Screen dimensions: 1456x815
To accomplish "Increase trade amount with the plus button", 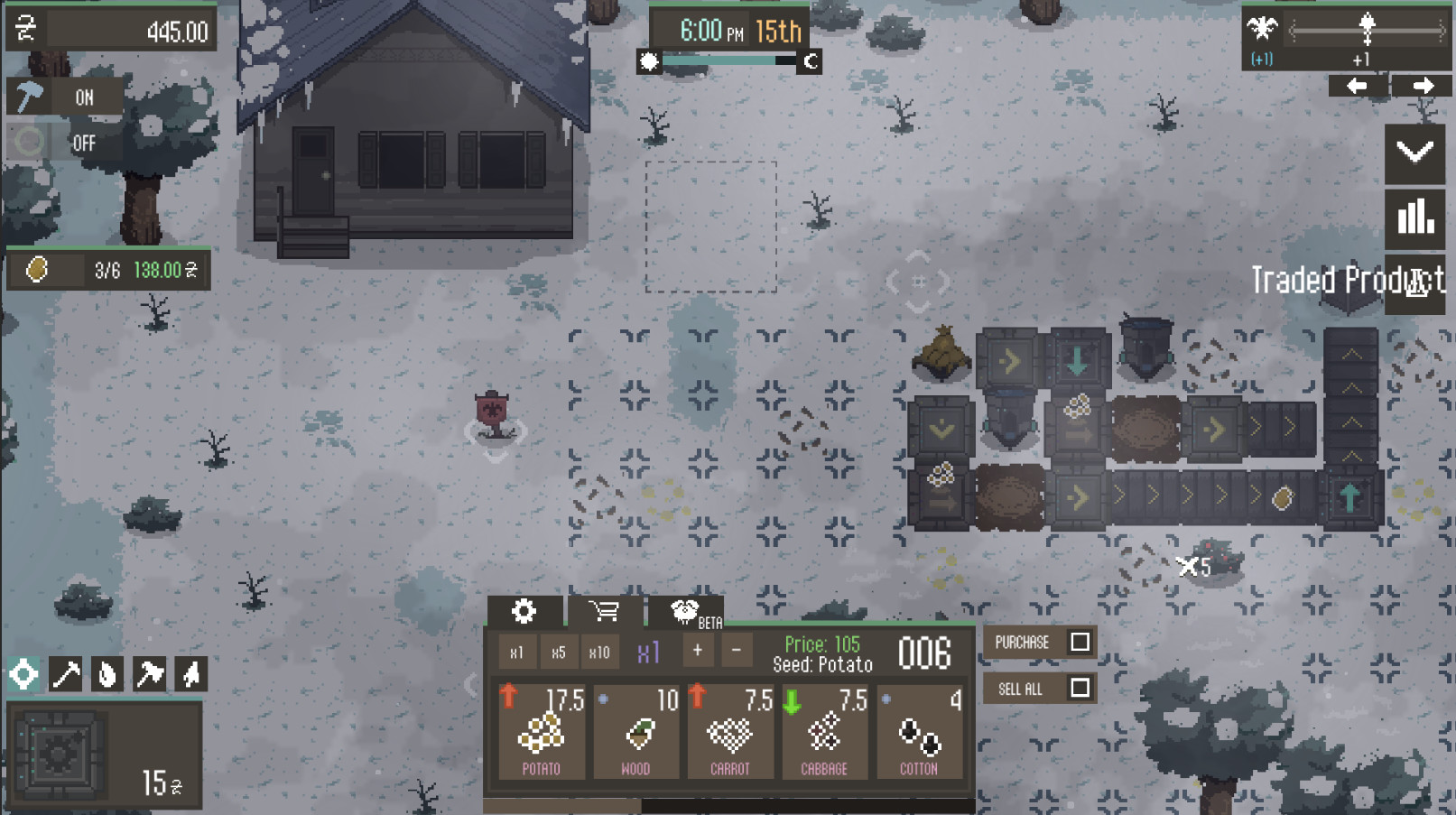I will [698, 651].
